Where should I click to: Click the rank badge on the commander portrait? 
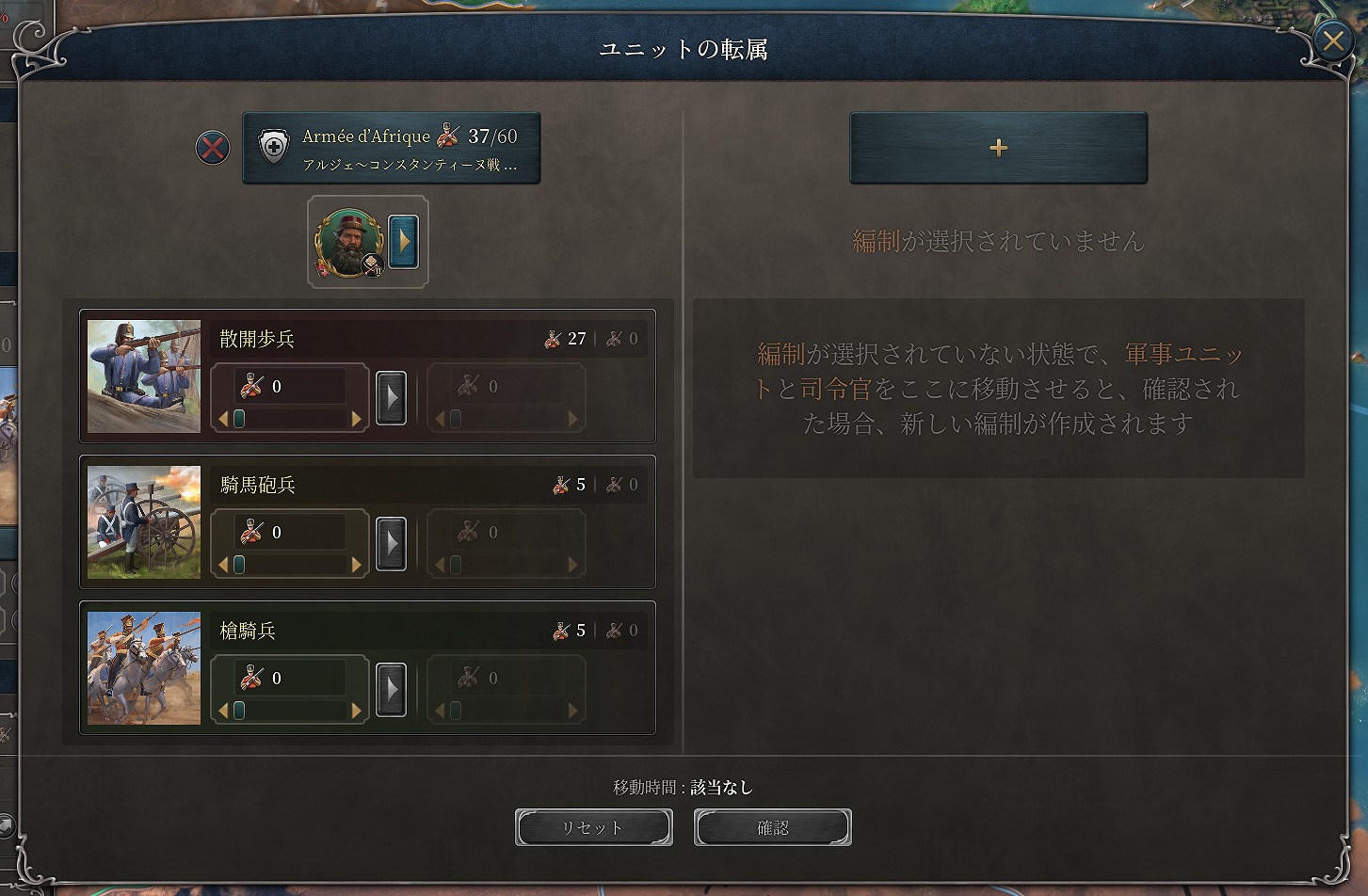(374, 266)
